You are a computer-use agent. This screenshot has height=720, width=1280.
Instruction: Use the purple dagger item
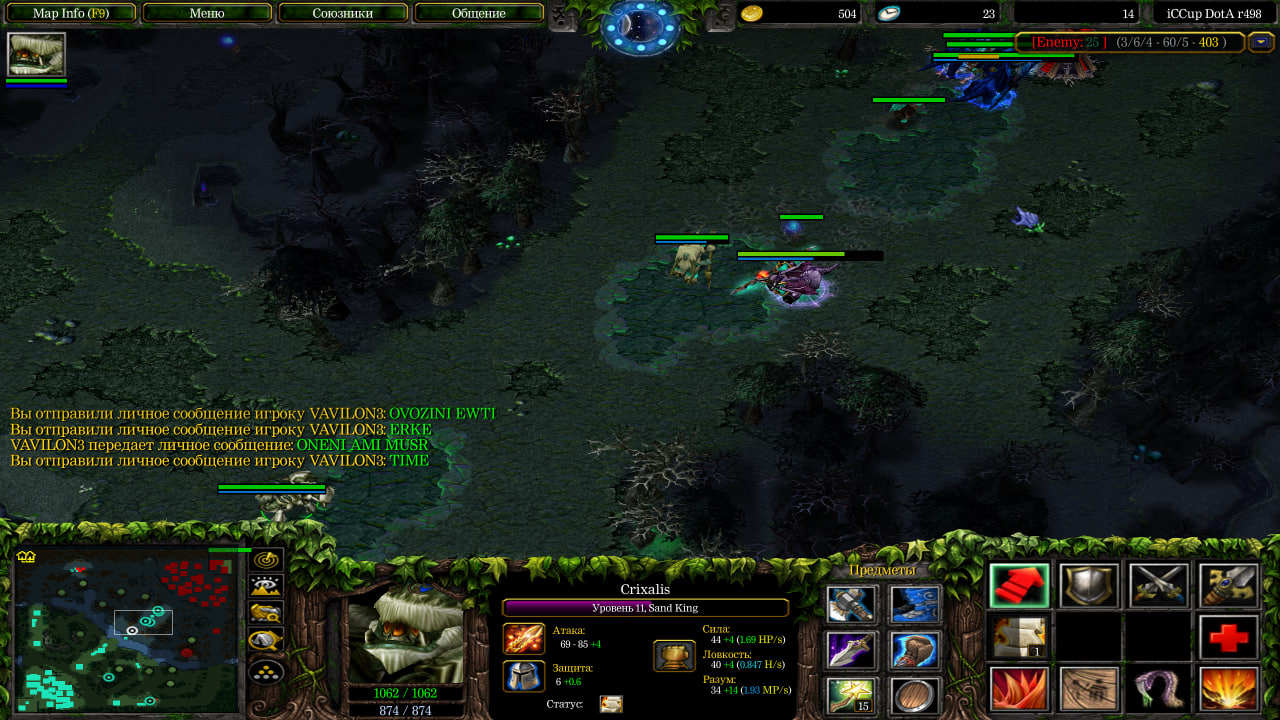coord(851,650)
